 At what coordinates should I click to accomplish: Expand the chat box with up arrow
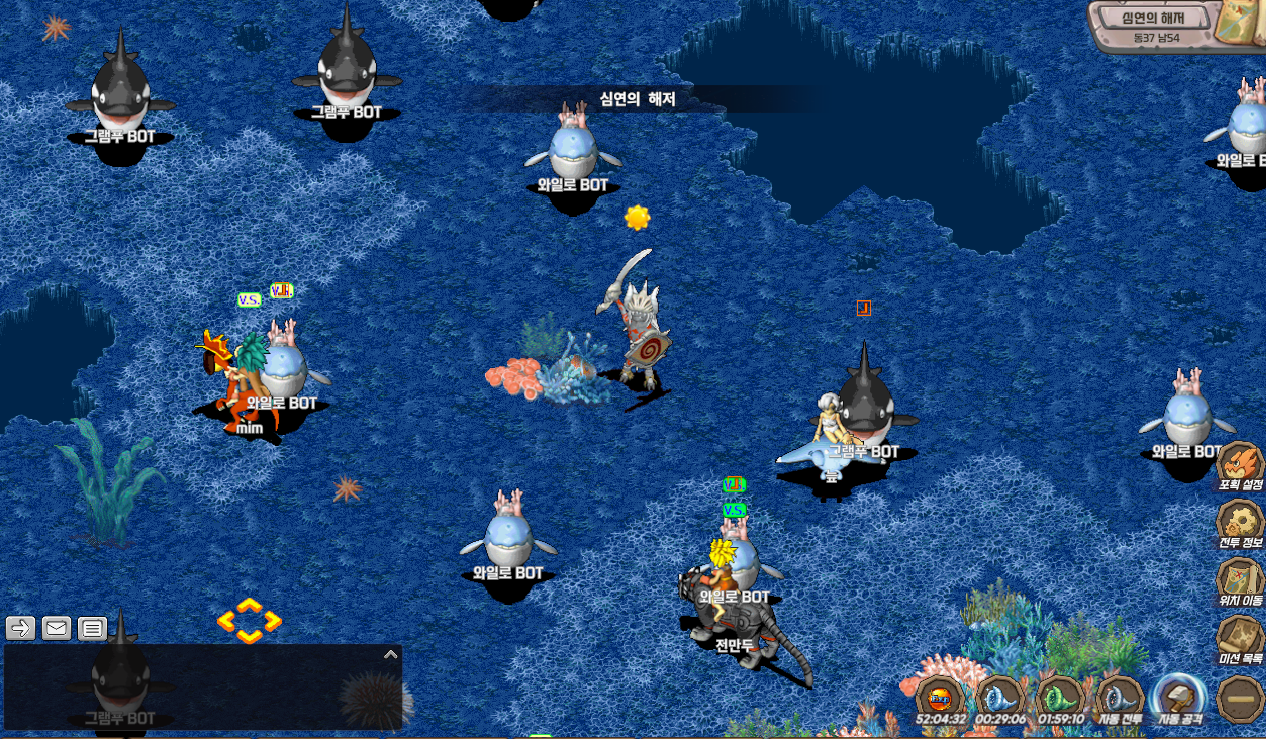391,655
